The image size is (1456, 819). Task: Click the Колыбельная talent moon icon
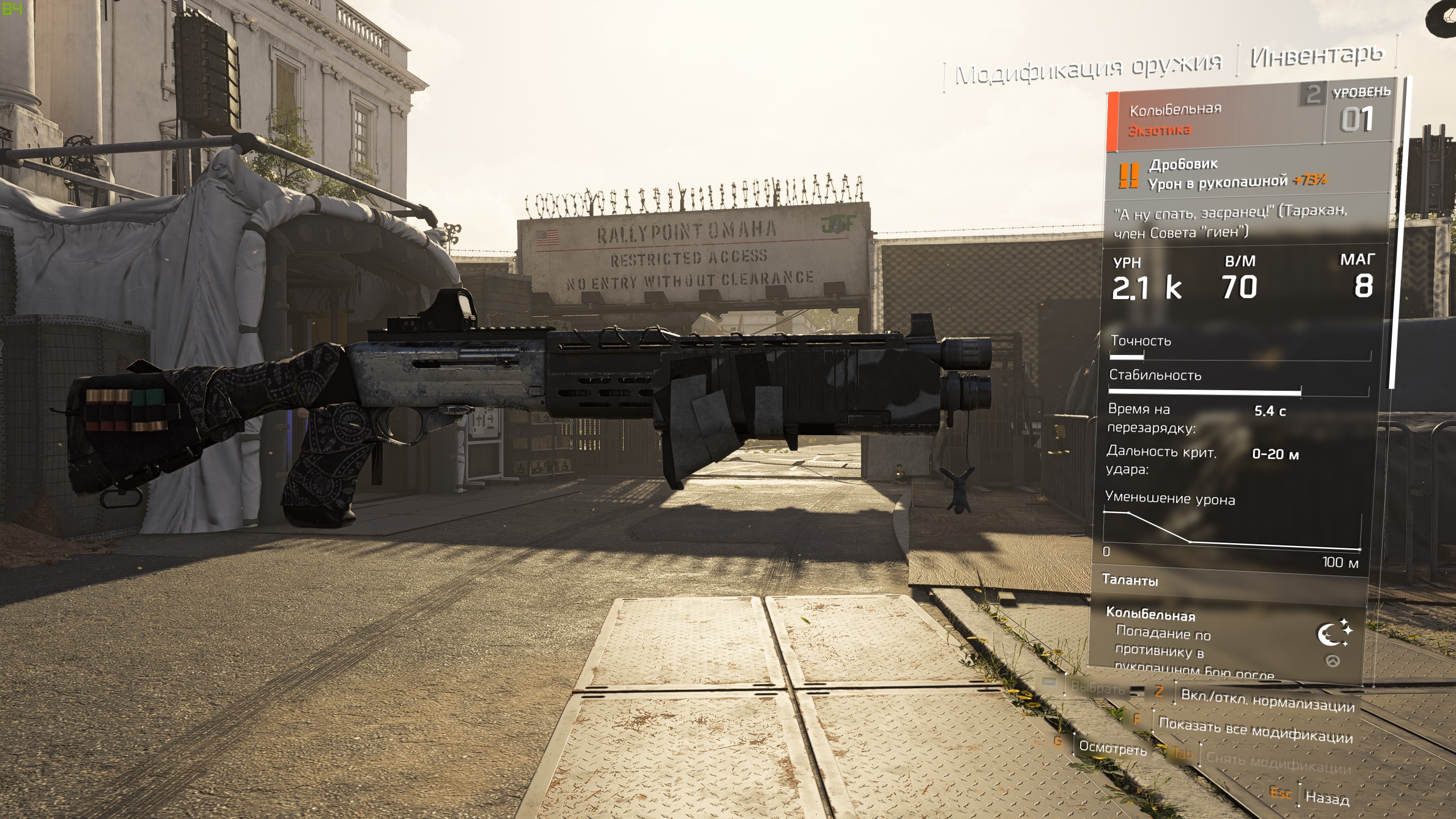pos(1333,633)
